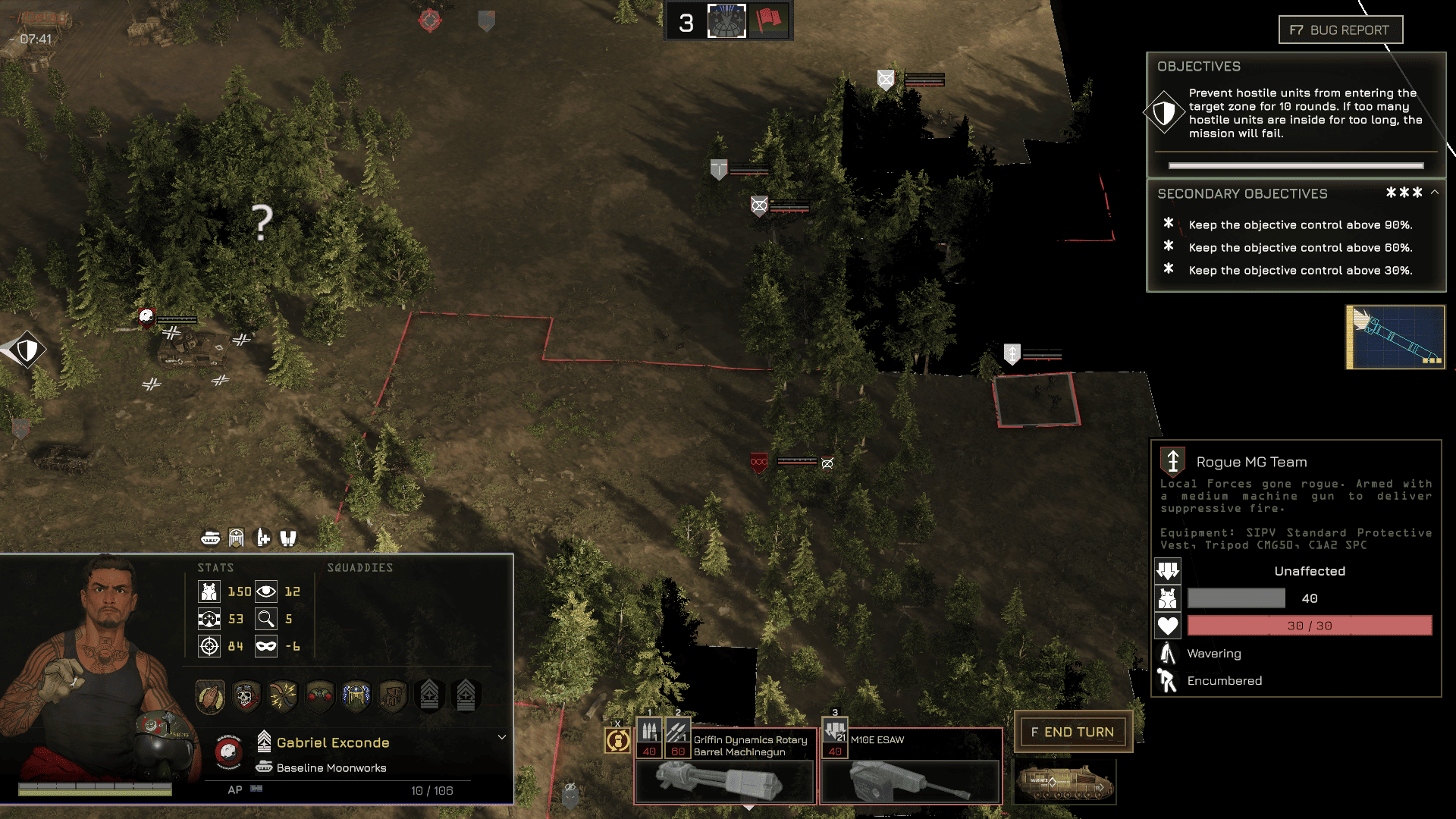Select the skull pilot perk badge
1456x819 pixels.
[x=246, y=695]
